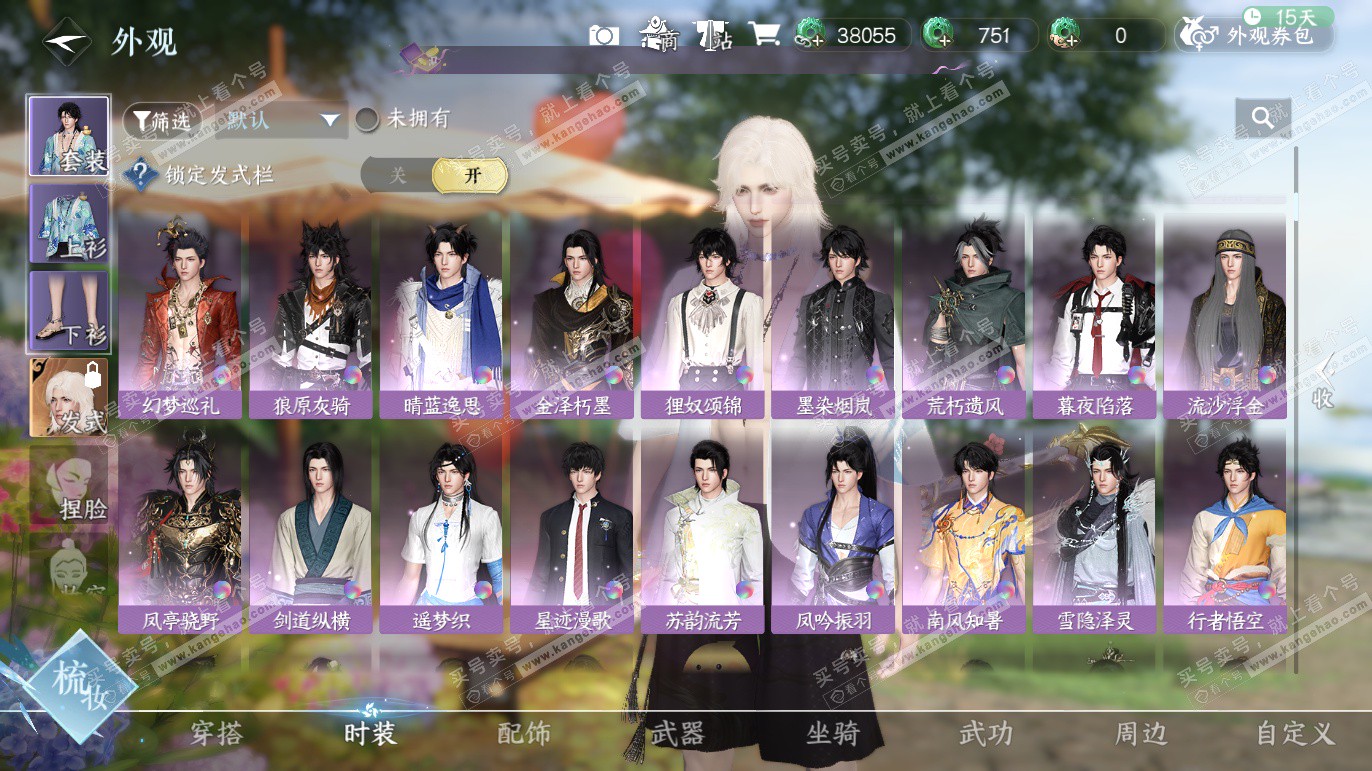Pick the 流沙浮金 costume thumbnail
Viewport: 1372px width, 771px height.
[x=1224, y=318]
